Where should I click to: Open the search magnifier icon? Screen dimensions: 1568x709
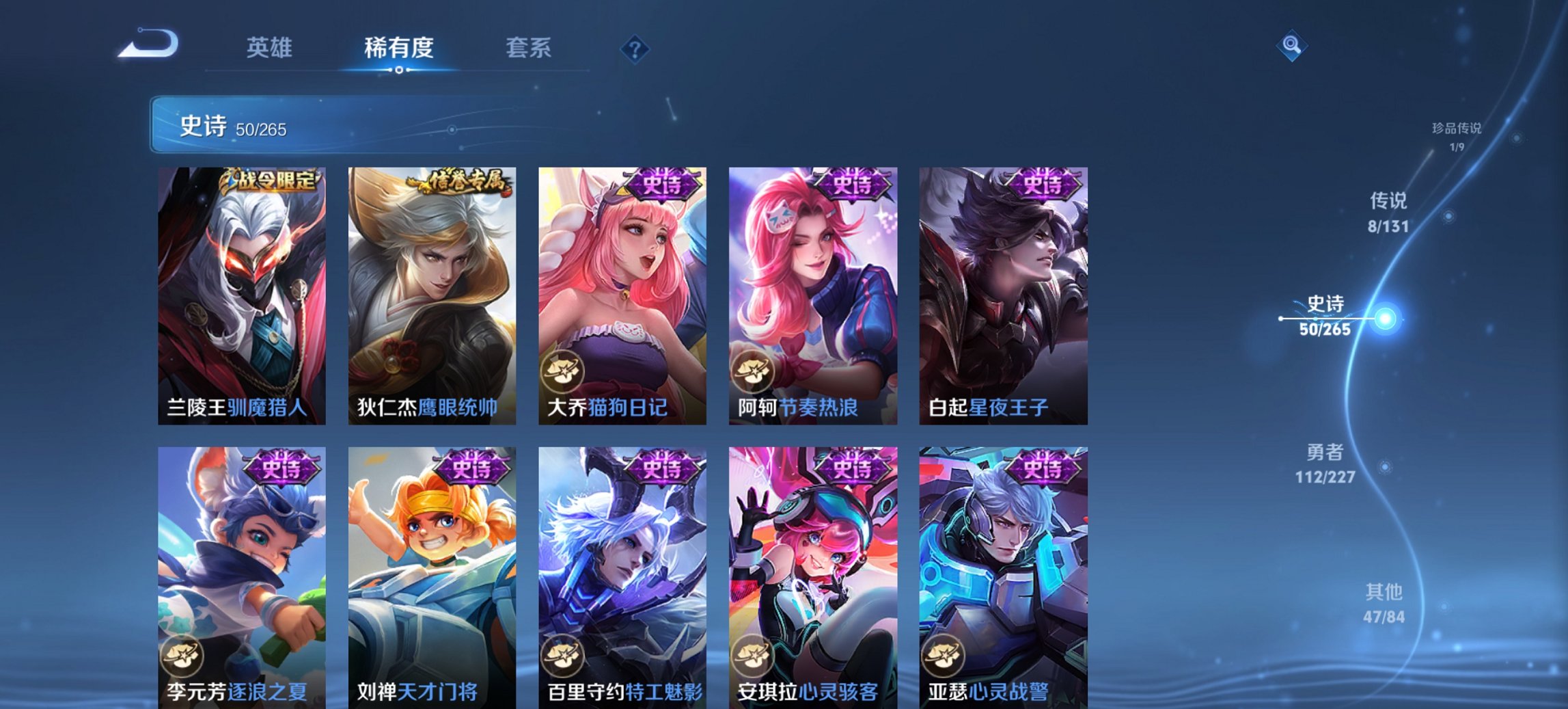(1291, 44)
